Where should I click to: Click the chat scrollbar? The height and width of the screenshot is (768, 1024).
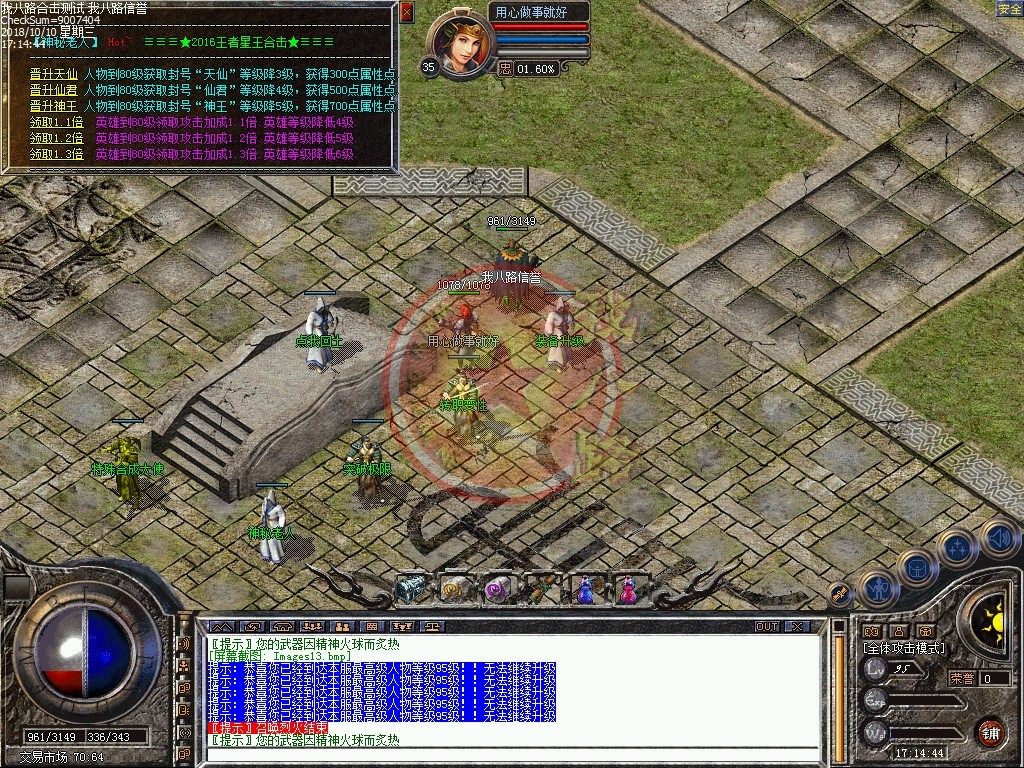[x=837, y=690]
